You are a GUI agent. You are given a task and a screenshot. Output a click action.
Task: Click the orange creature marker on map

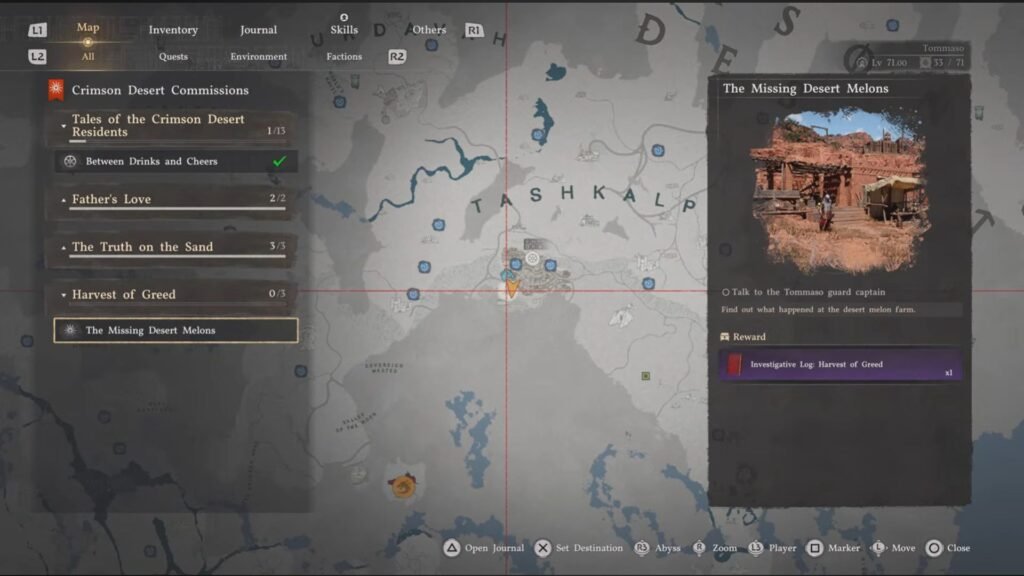point(402,487)
